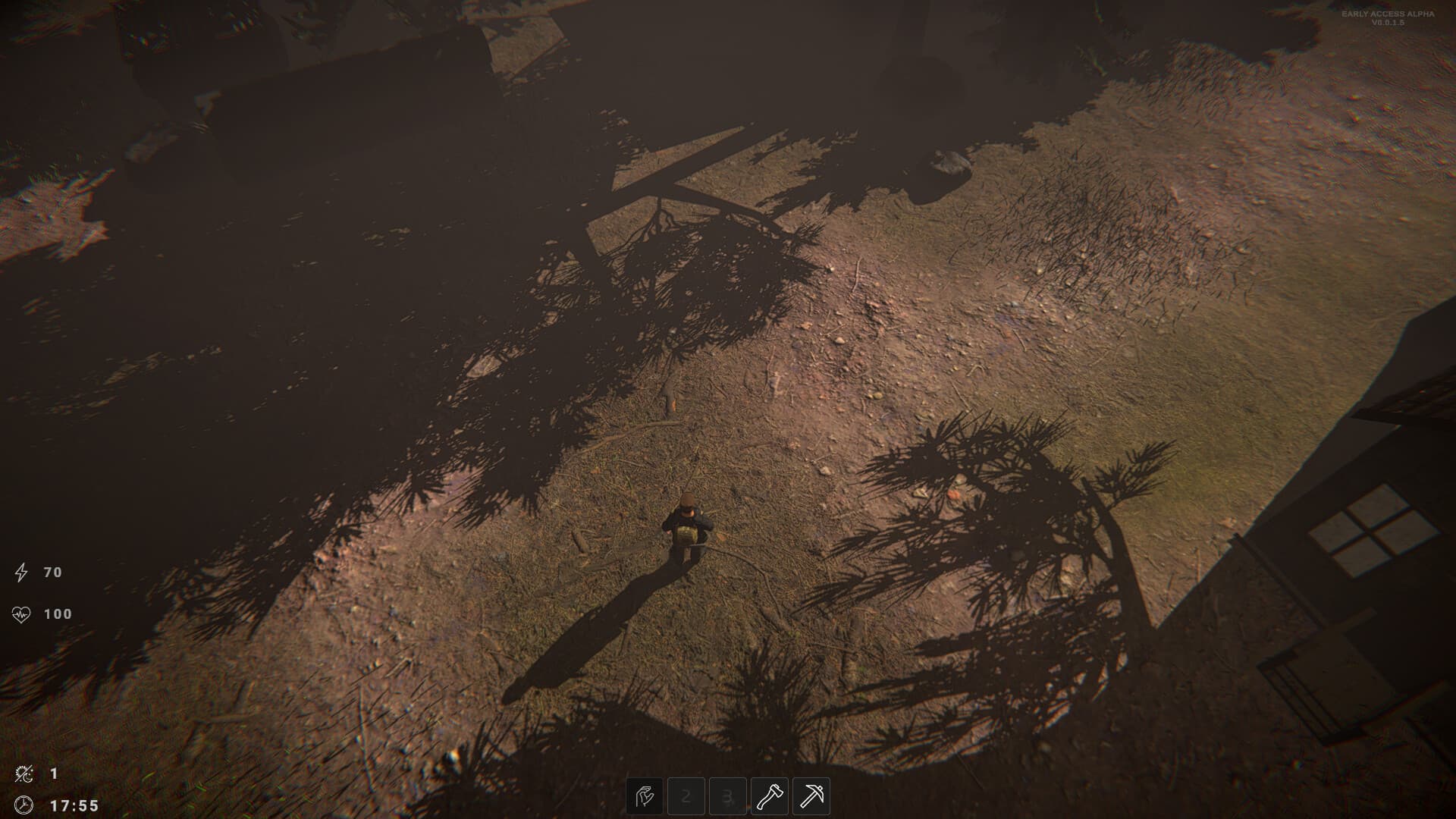The image size is (1456, 819).
Task: Select empty hotbar slot 2
Action: (686, 796)
